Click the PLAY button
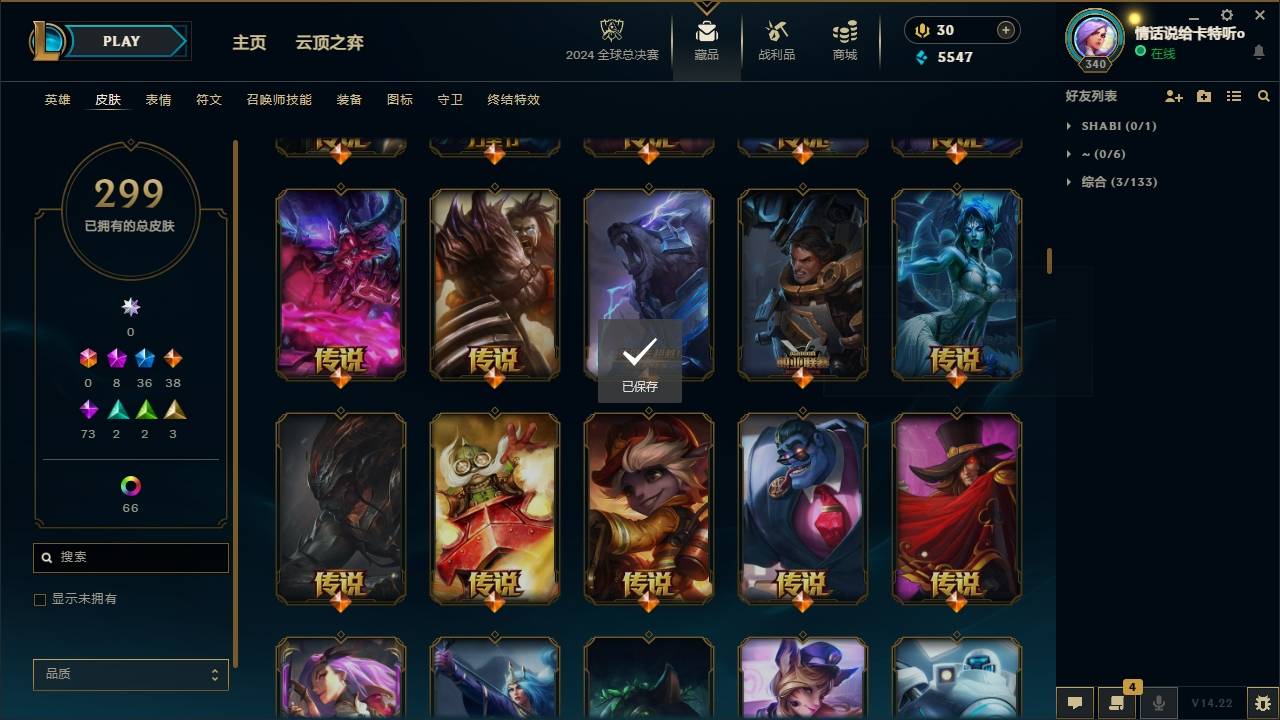Screen dimensions: 1280x720 coord(120,41)
